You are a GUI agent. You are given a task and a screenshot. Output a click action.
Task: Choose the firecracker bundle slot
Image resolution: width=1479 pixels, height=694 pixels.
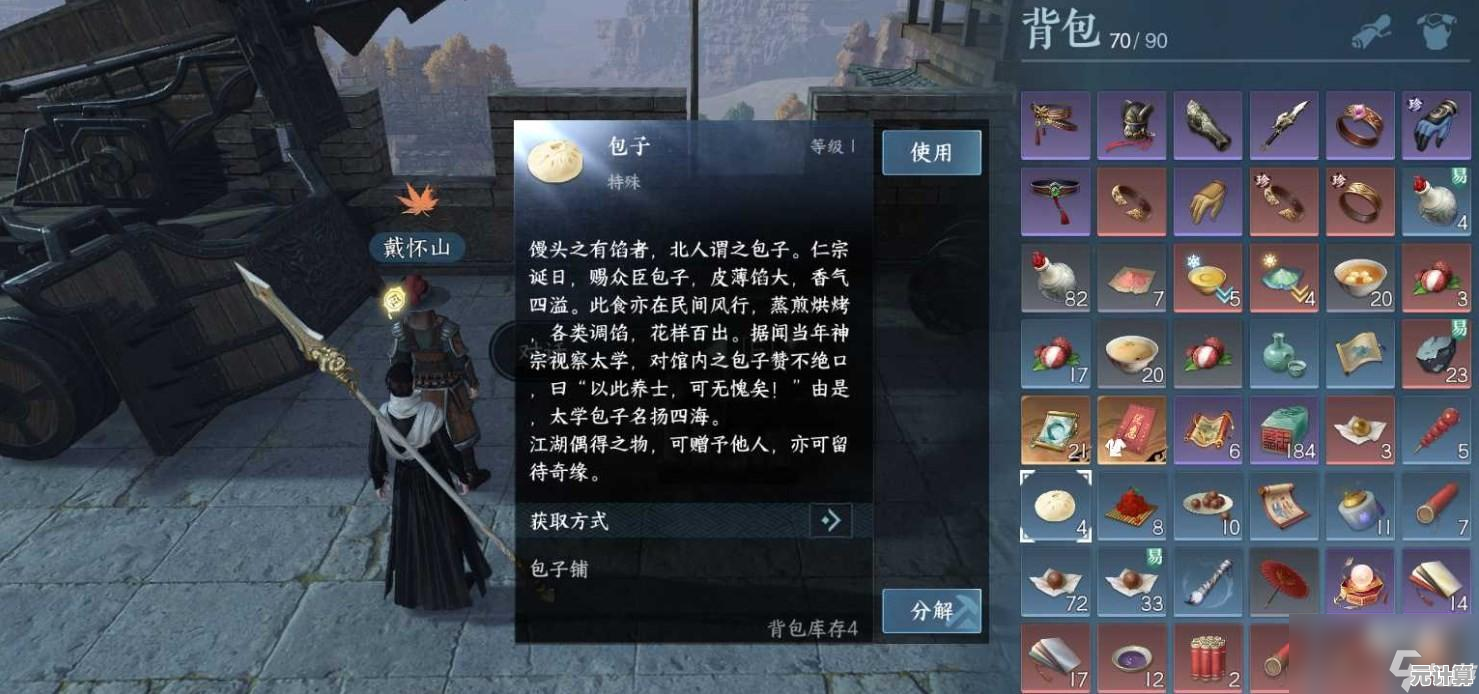point(1207,658)
